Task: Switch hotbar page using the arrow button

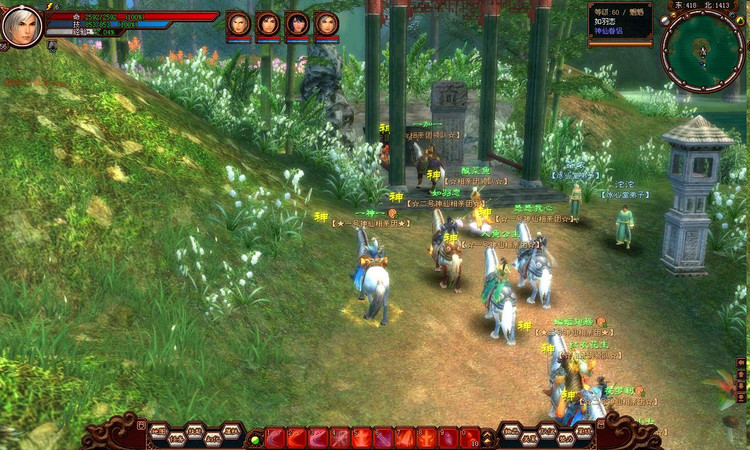Action: [489, 437]
